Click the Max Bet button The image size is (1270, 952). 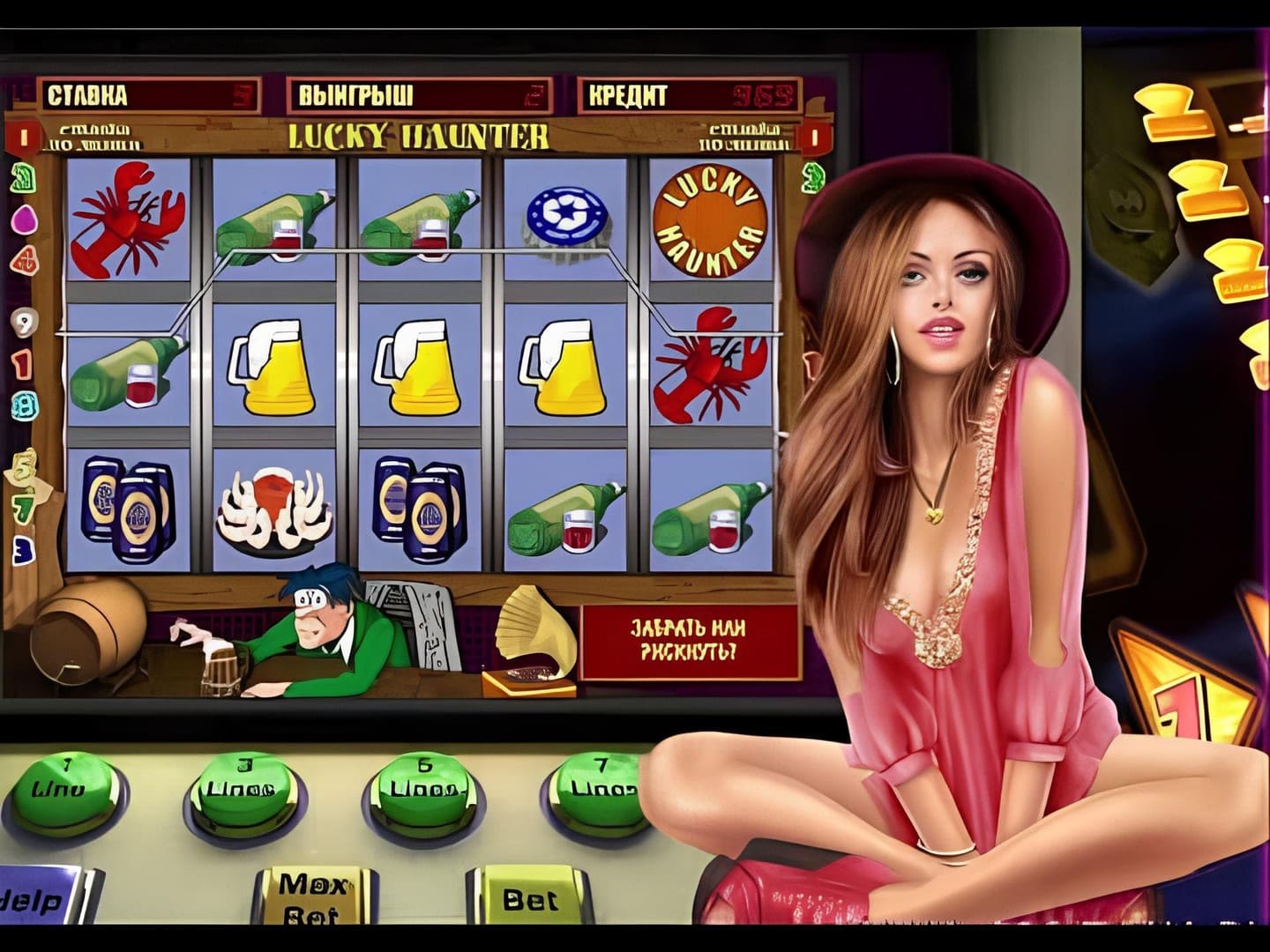[313, 896]
